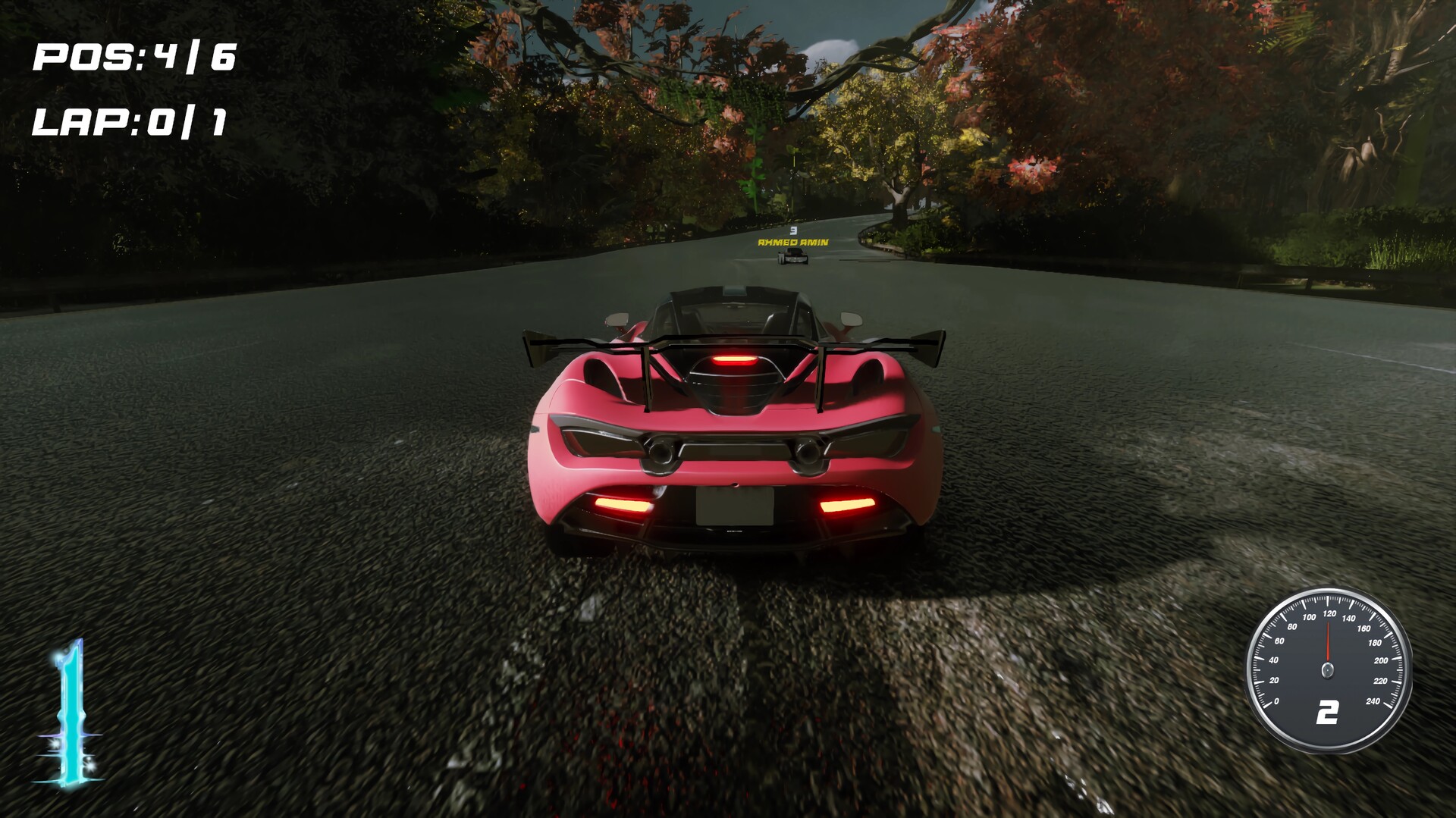Tap the 120 mark on the speedometer

(1329, 613)
